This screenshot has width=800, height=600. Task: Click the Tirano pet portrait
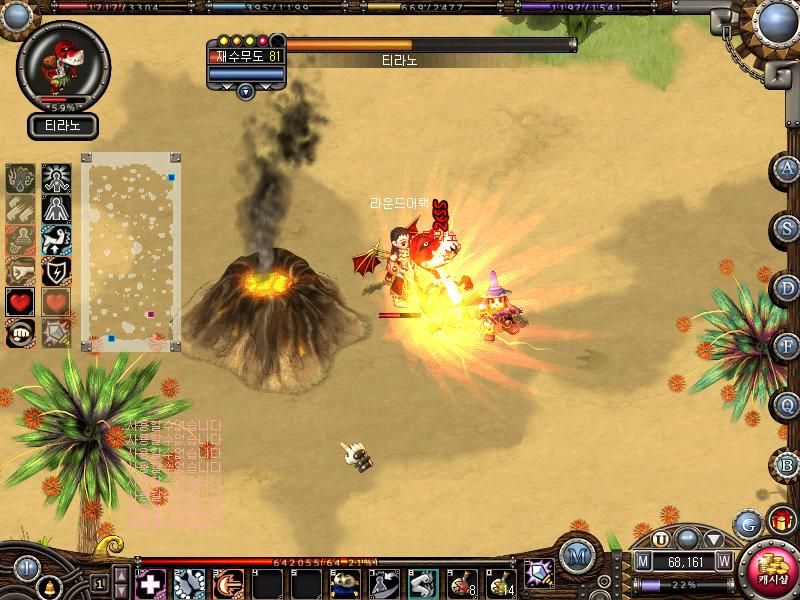[x=63, y=65]
